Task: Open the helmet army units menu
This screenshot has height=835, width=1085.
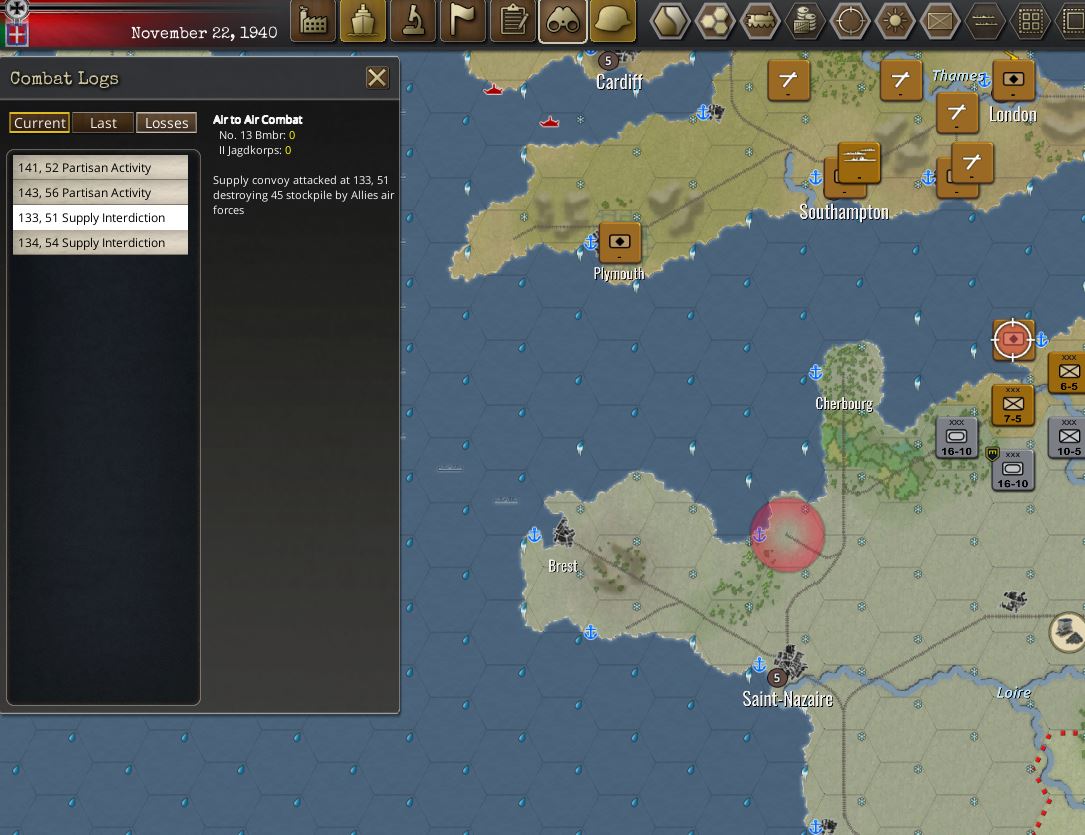Action: [x=613, y=21]
